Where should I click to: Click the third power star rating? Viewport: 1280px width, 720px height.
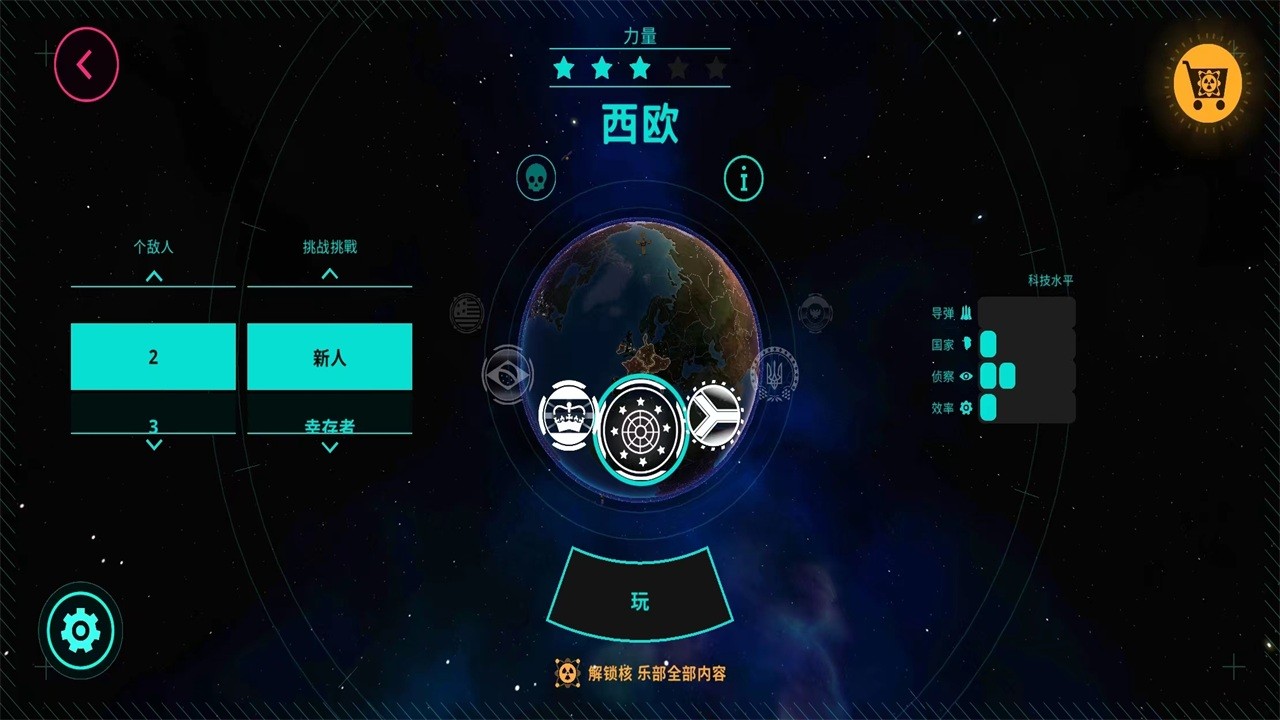(640, 67)
